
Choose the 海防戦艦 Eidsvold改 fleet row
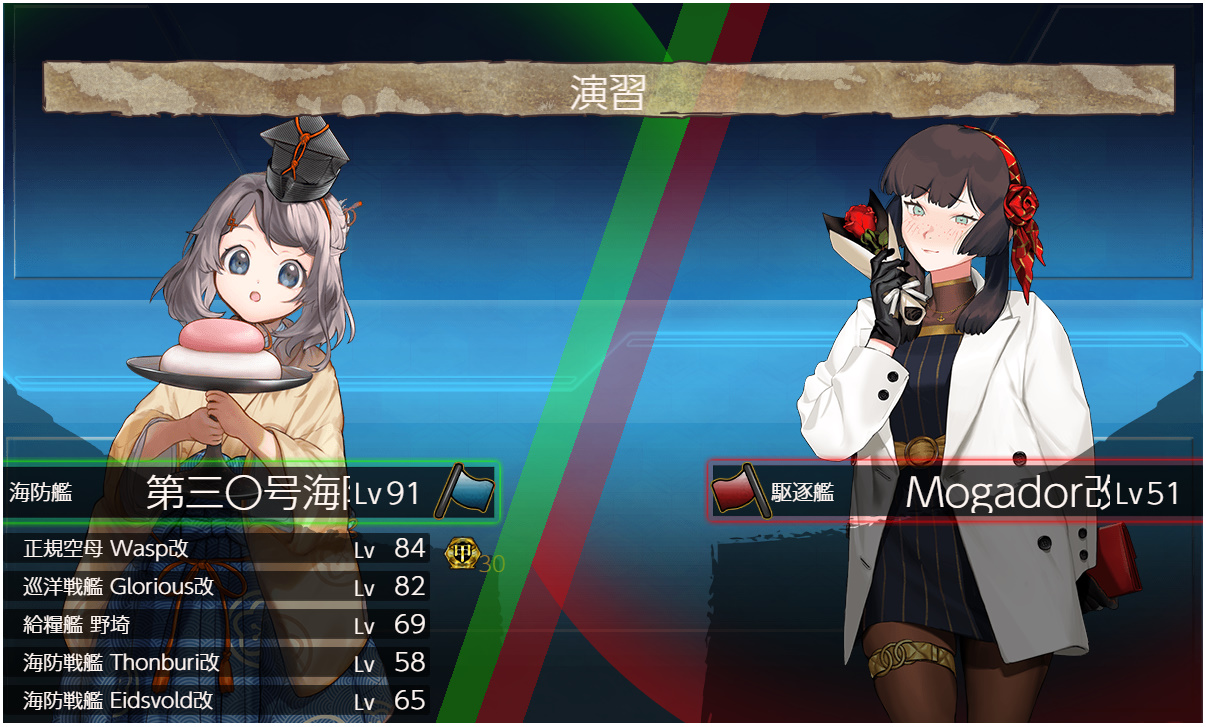220,701
